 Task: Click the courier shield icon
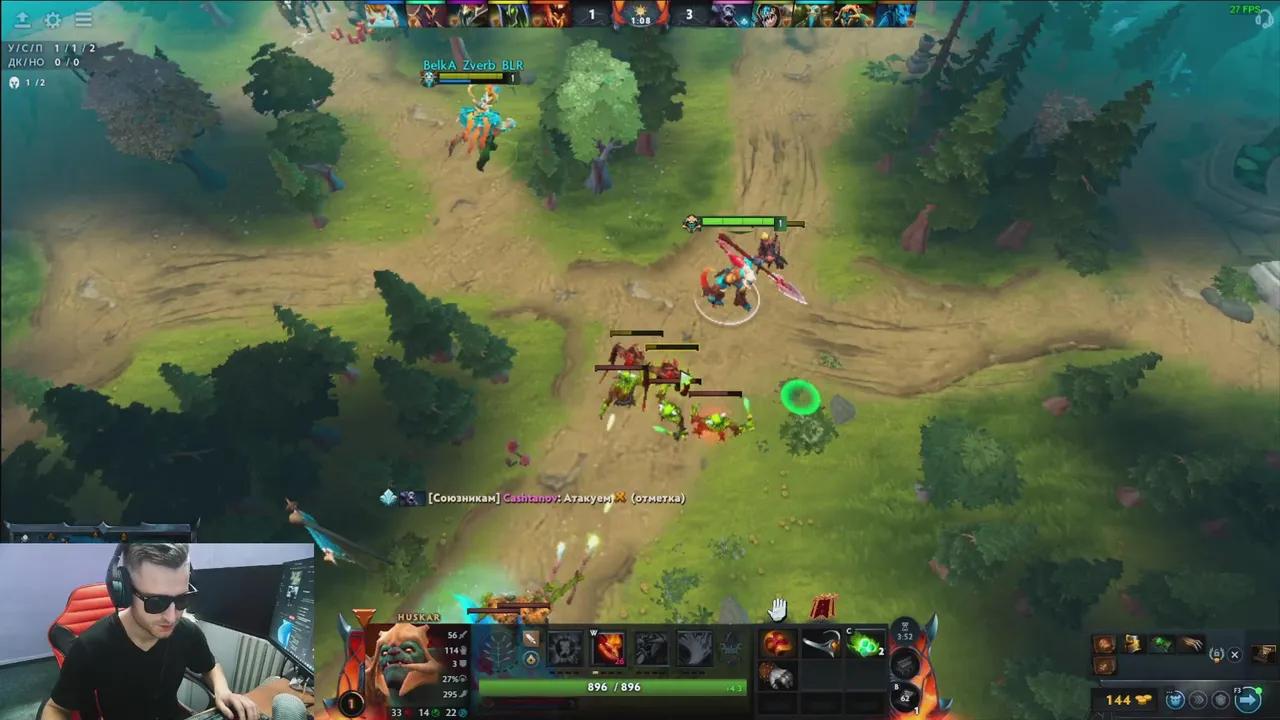(x=1222, y=700)
